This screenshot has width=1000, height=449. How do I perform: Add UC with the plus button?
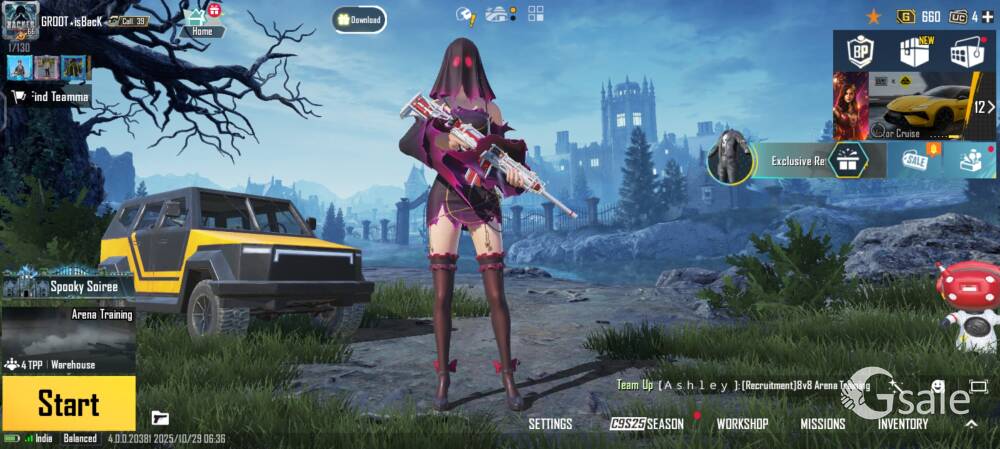[x=988, y=16]
